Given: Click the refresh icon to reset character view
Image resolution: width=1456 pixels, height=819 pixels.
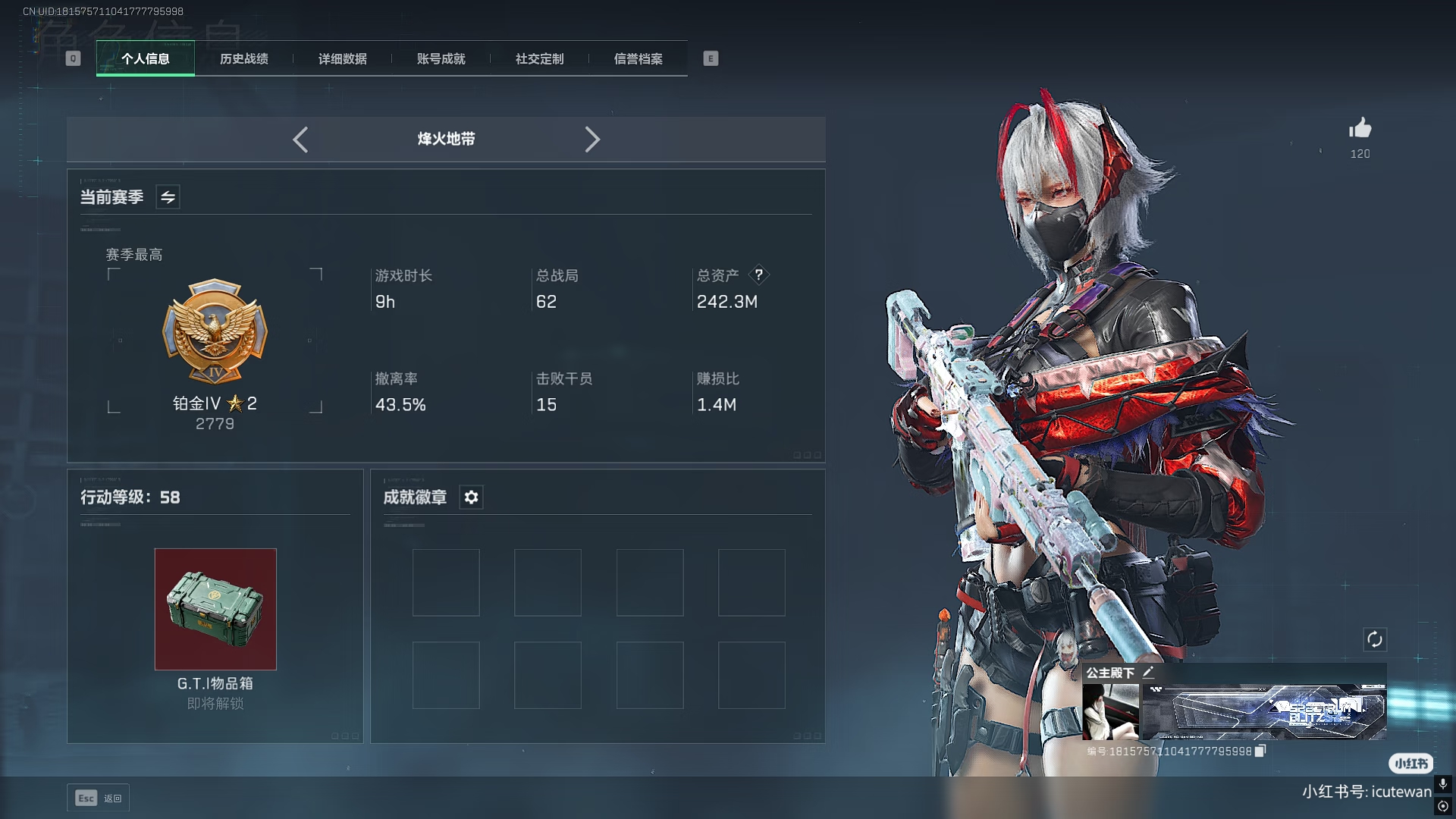Looking at the screenshot, I should (1376, 640).
